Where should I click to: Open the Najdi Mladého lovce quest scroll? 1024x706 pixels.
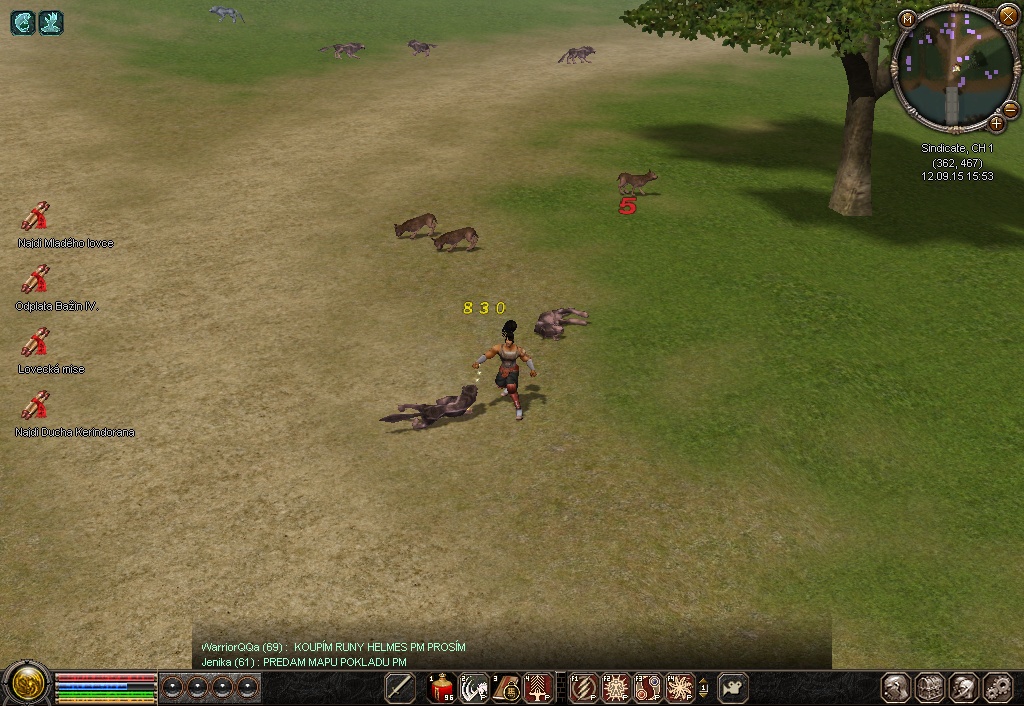(x=36, y=216)
